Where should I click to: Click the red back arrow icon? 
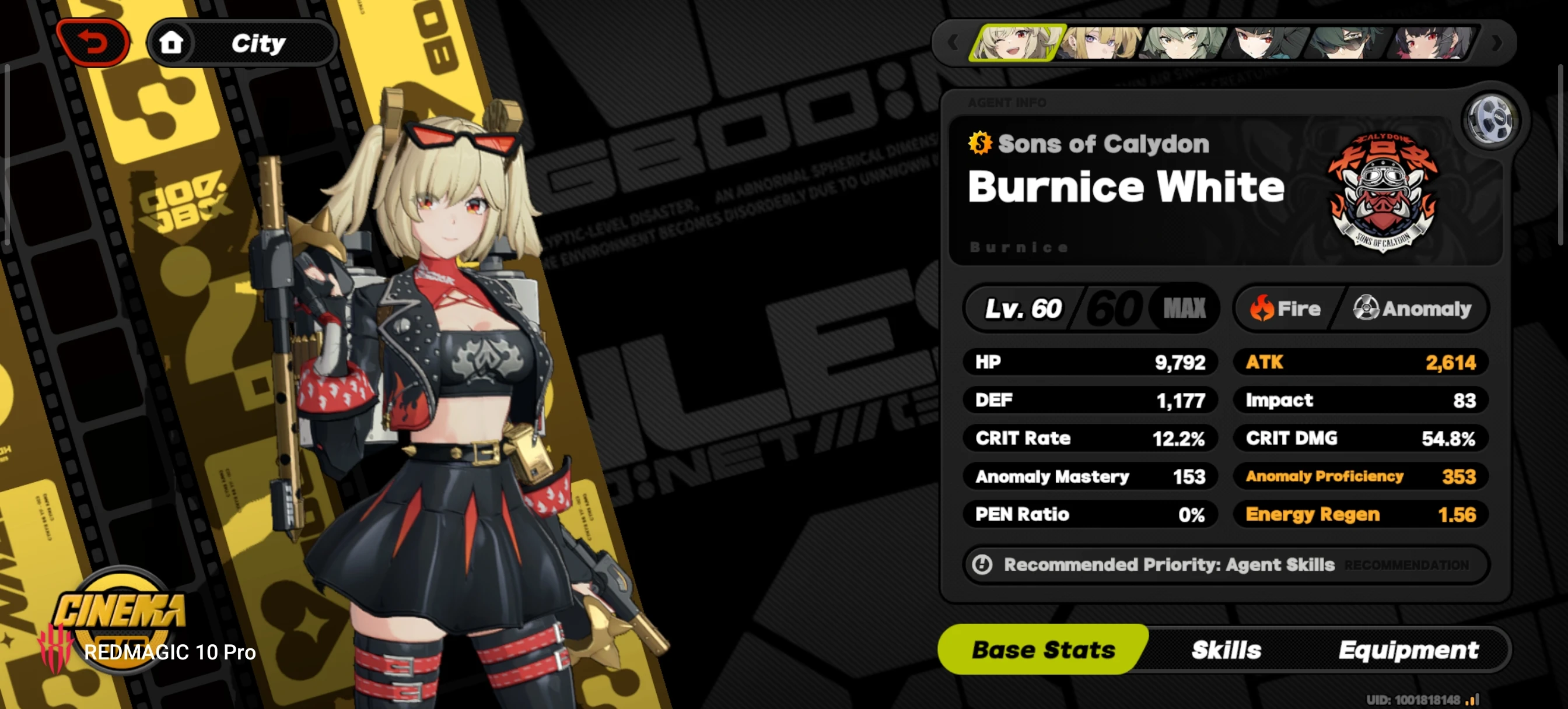point(94,41)
